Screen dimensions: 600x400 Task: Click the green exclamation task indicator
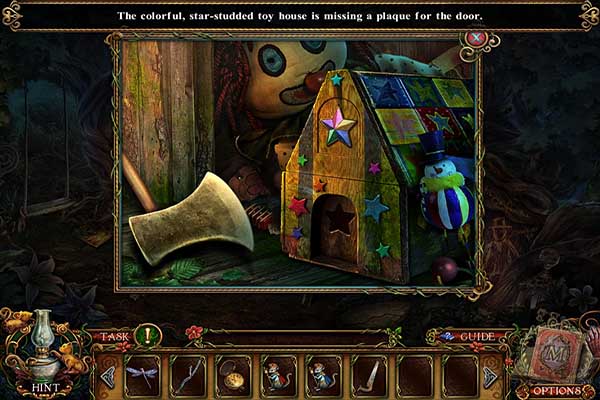point(147,336)
